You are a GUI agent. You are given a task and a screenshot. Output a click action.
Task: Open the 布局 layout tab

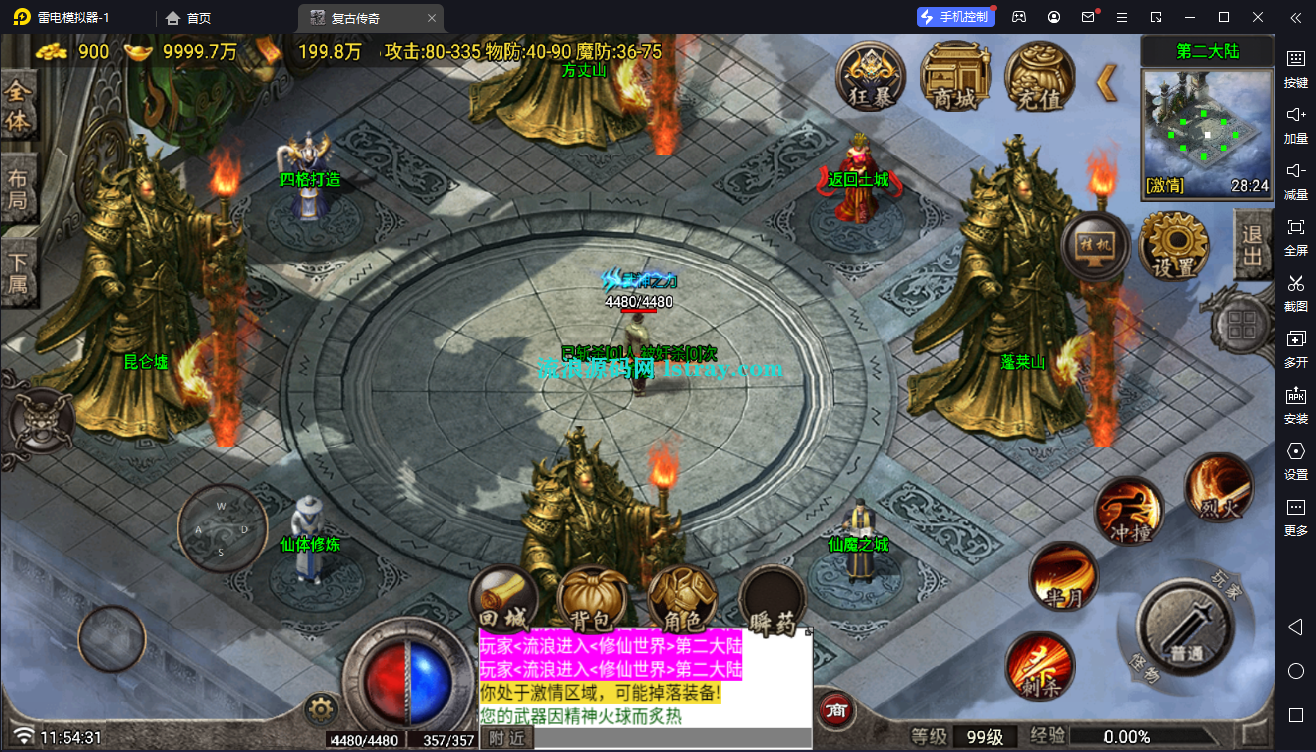(x=18, y=190)
